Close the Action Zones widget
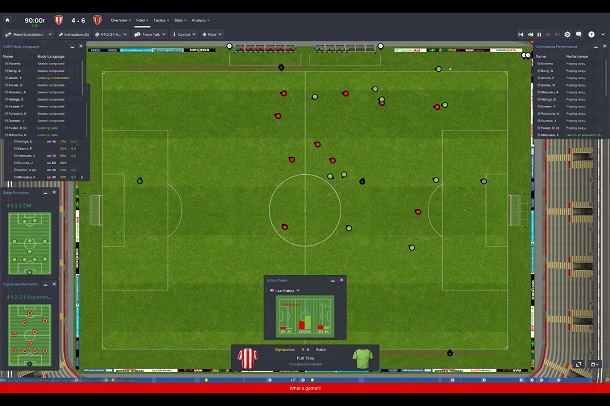 point(341,280)
